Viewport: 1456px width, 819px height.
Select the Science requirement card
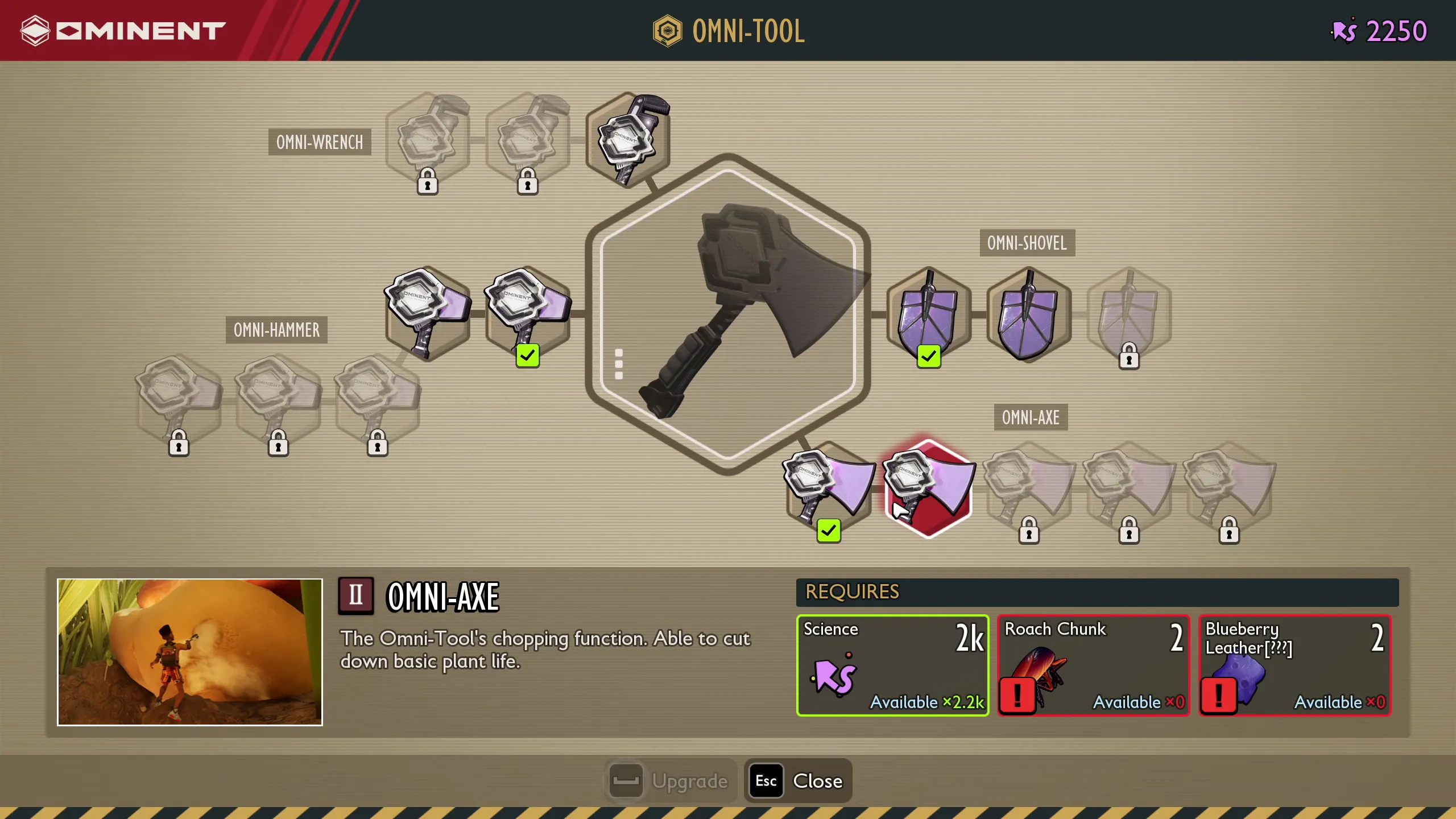point(893,665)
